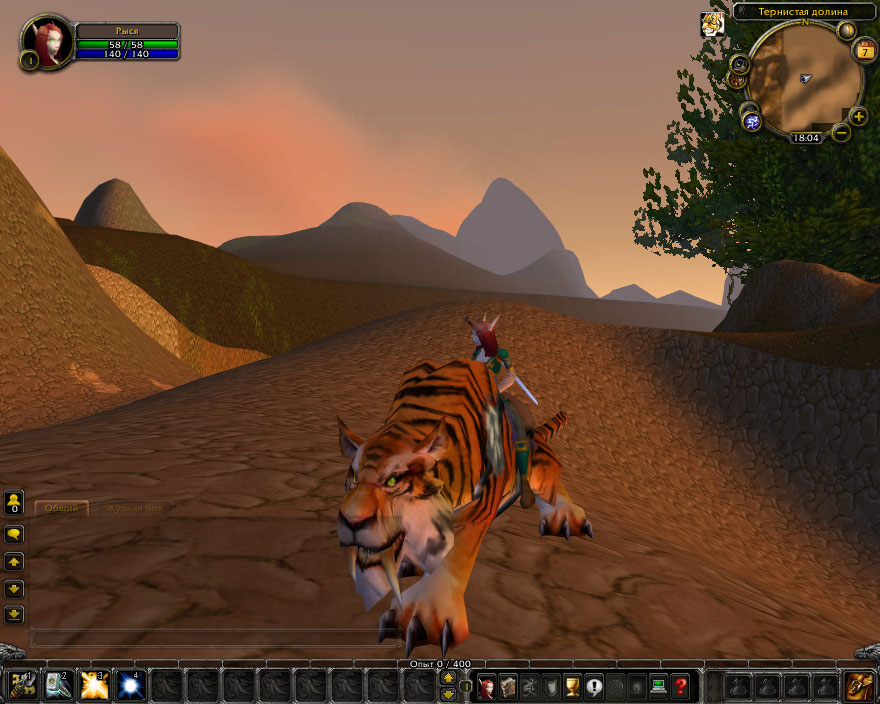Open the red question mark help button

pos(680,687)
